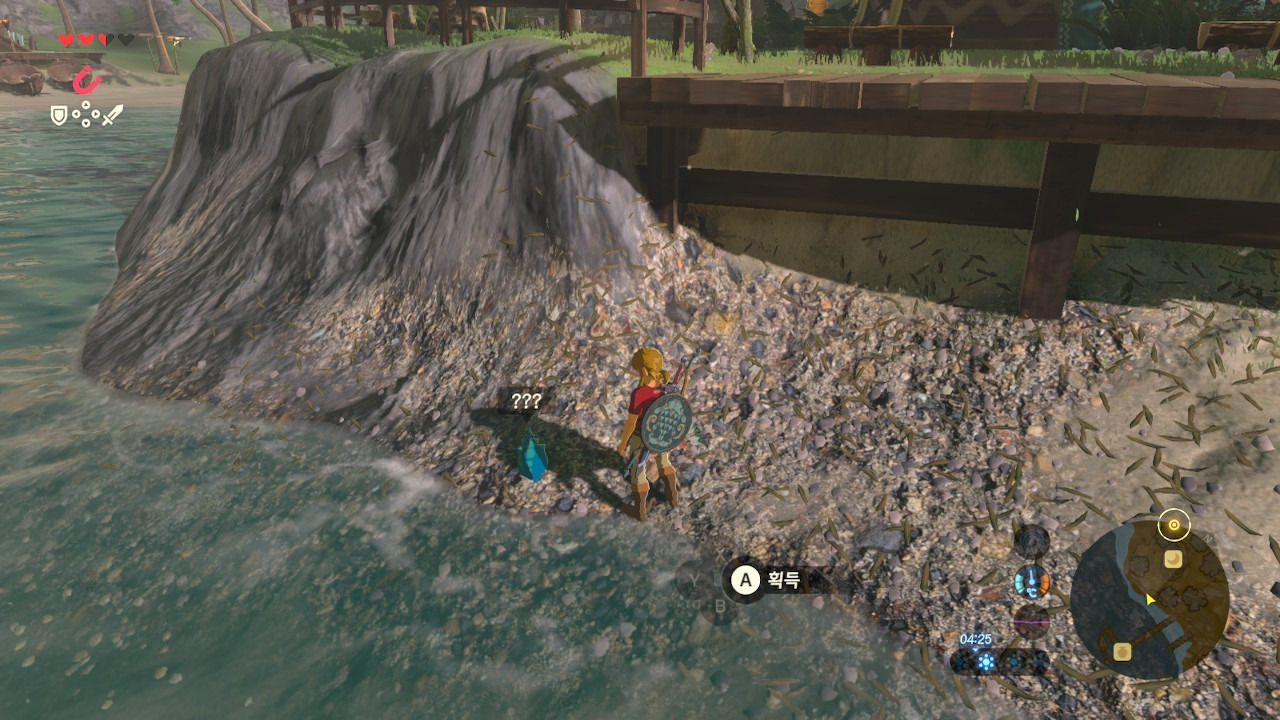Image resolution: width=1280 pixels, height=720 pixels.
Task: Open the sword weapon quick-select icon
Action: tap(111, 116)
